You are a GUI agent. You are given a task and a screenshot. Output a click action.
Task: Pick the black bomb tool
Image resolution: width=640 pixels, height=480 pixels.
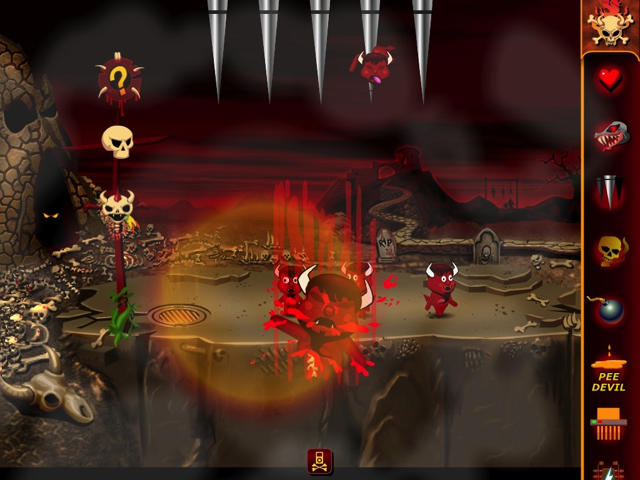point(610,309)
